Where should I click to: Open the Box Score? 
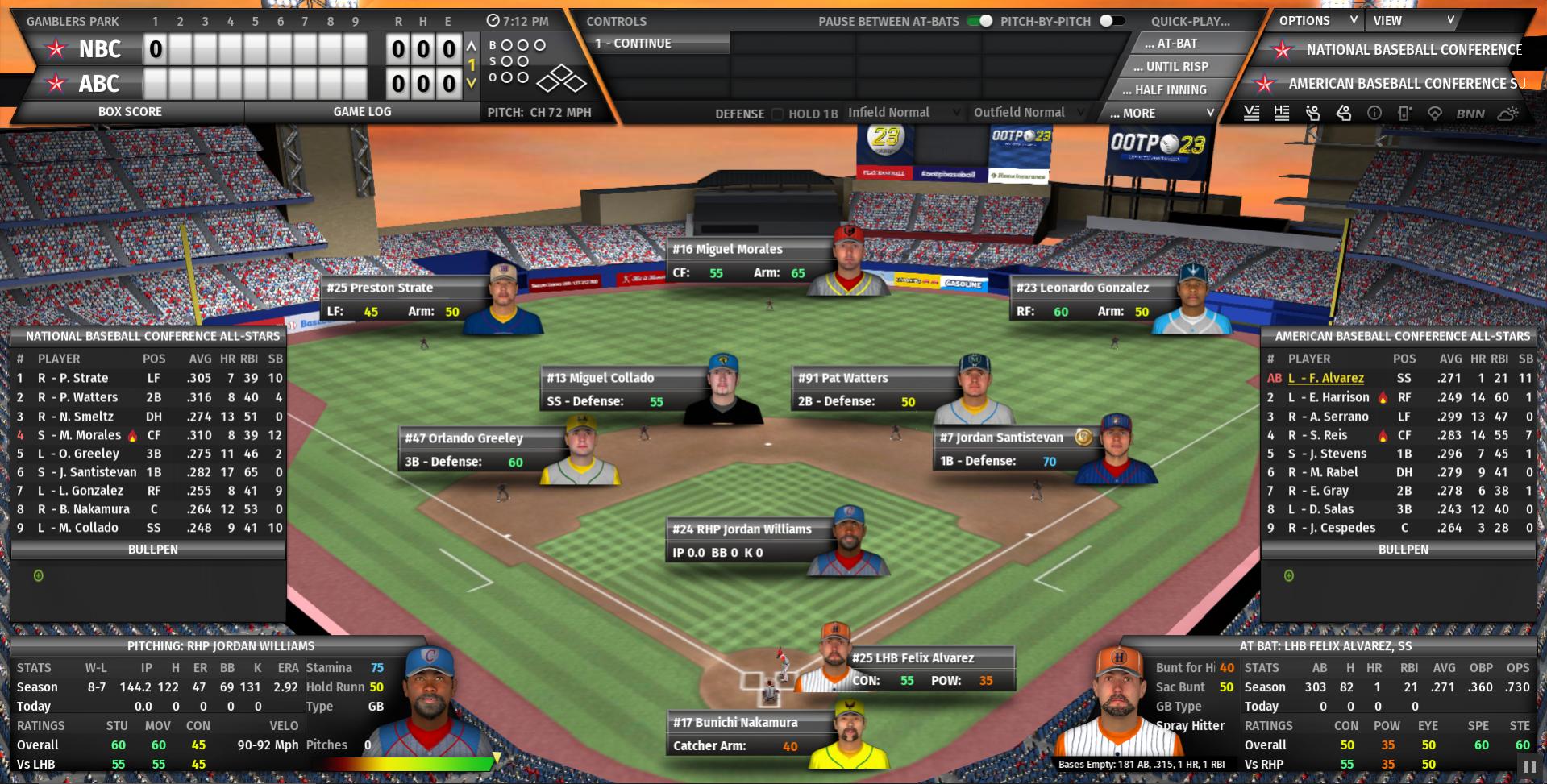(130, 112)
